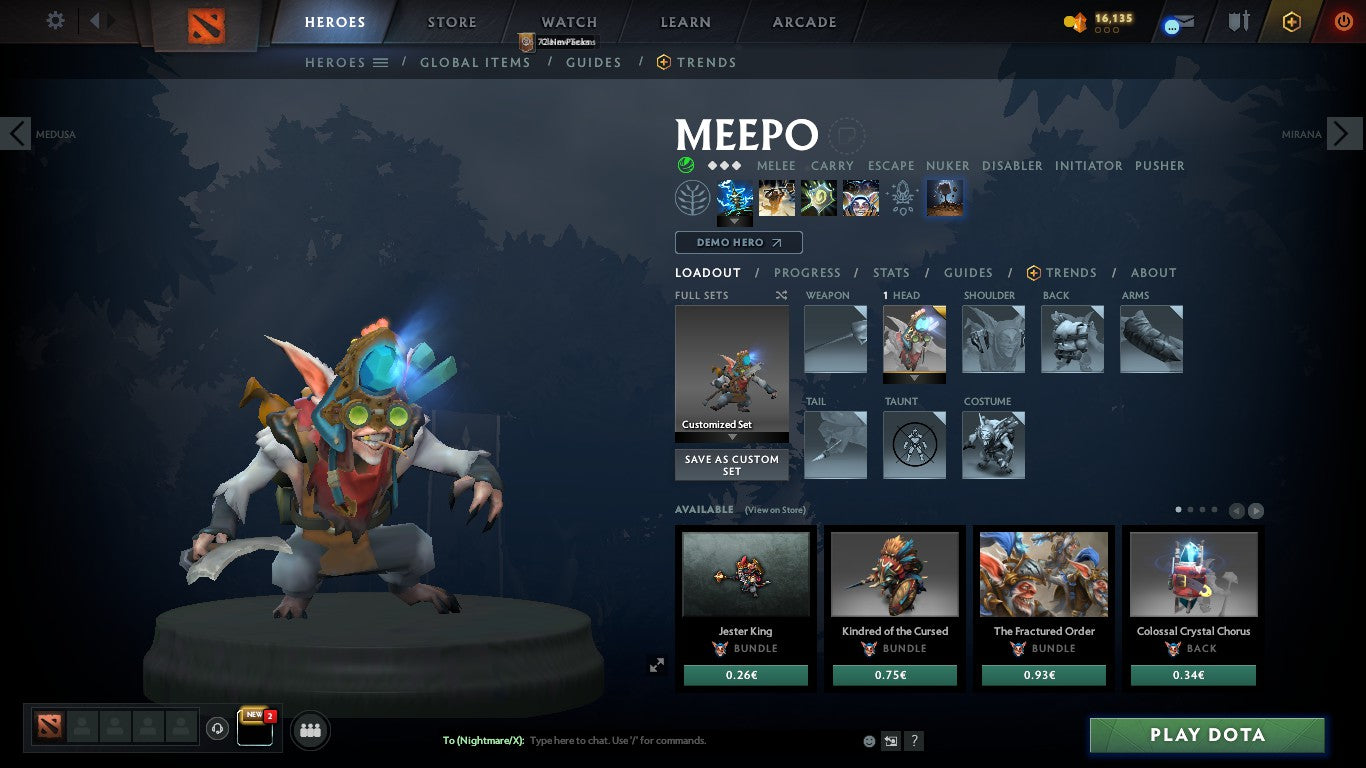This screenshot has width=1366, height=768.
Task: Click the DEMO HERO button
Action: [x=738, y=242]
